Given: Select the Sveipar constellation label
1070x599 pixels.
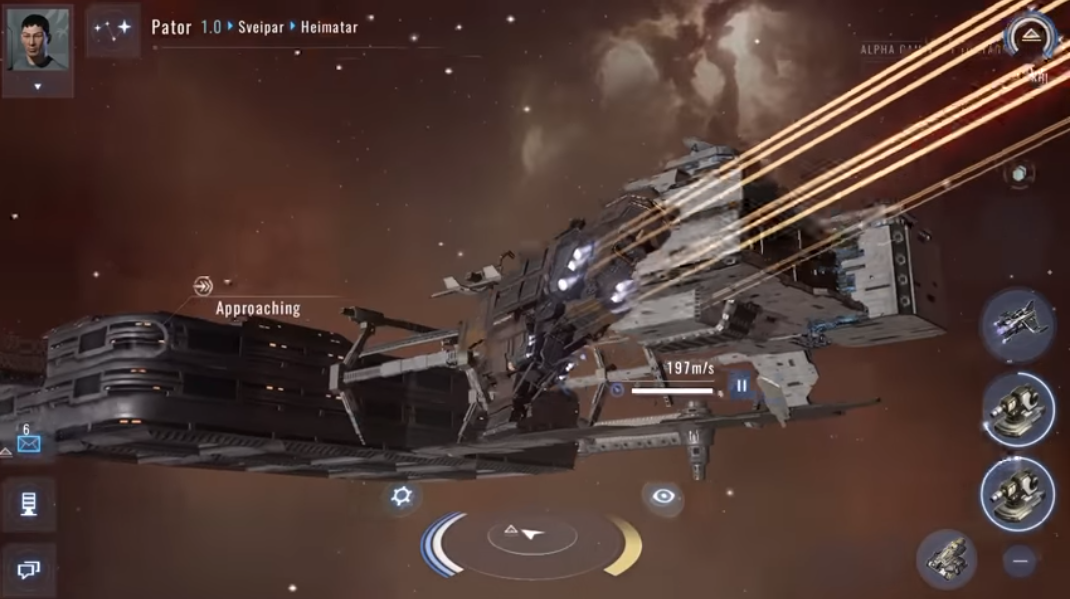Looking at the screenshot, I should click(x=261, y=27).
